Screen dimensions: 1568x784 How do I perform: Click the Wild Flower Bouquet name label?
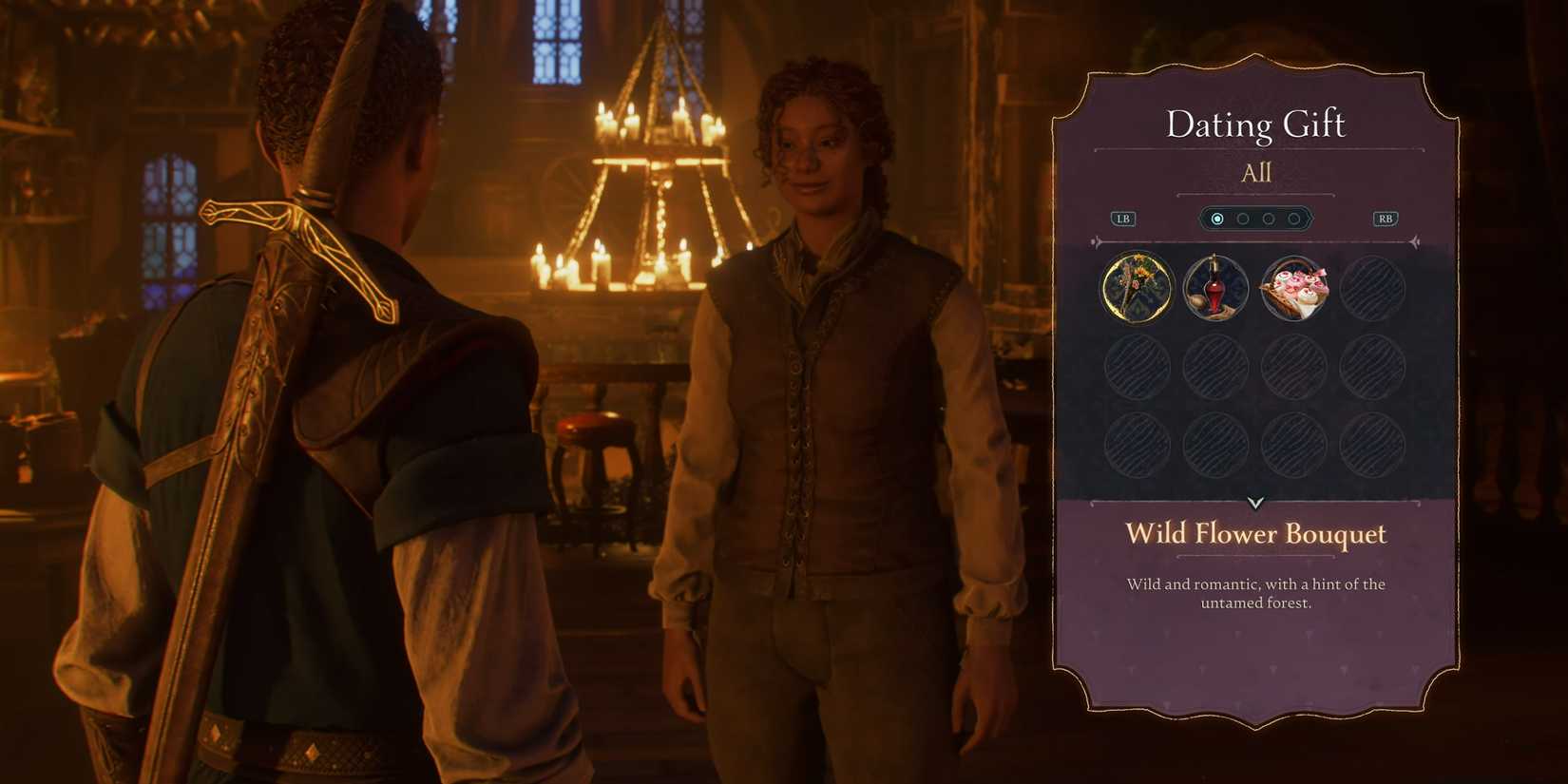(1256, 534)
